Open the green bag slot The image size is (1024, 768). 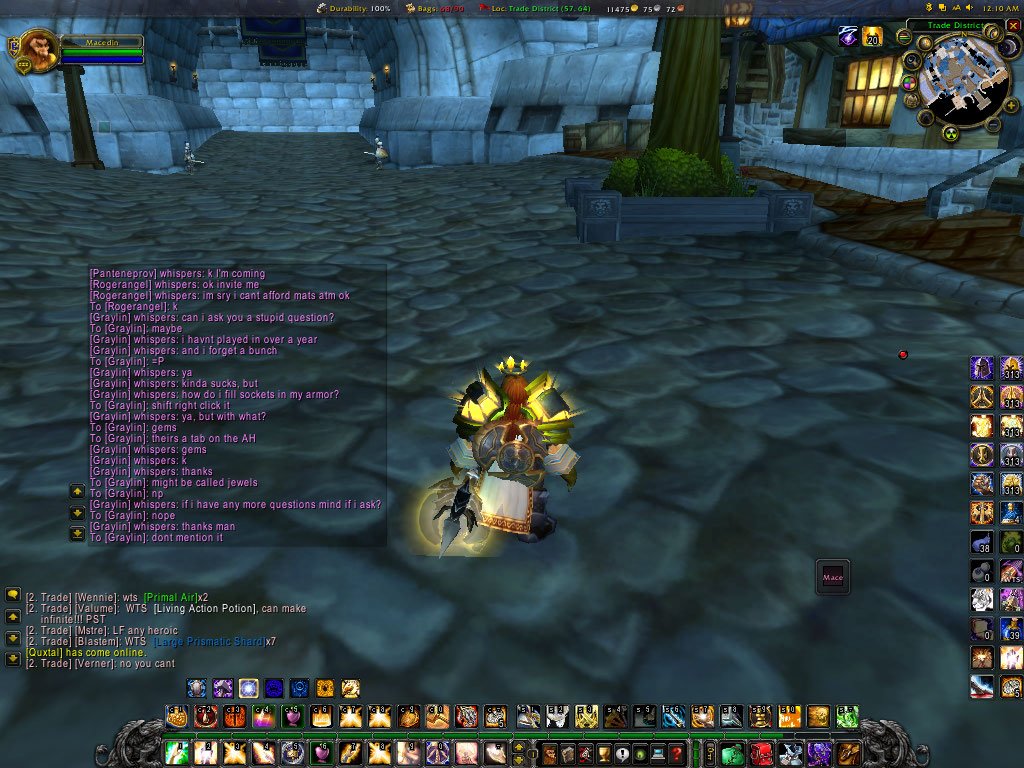click(x=733, y=753)
